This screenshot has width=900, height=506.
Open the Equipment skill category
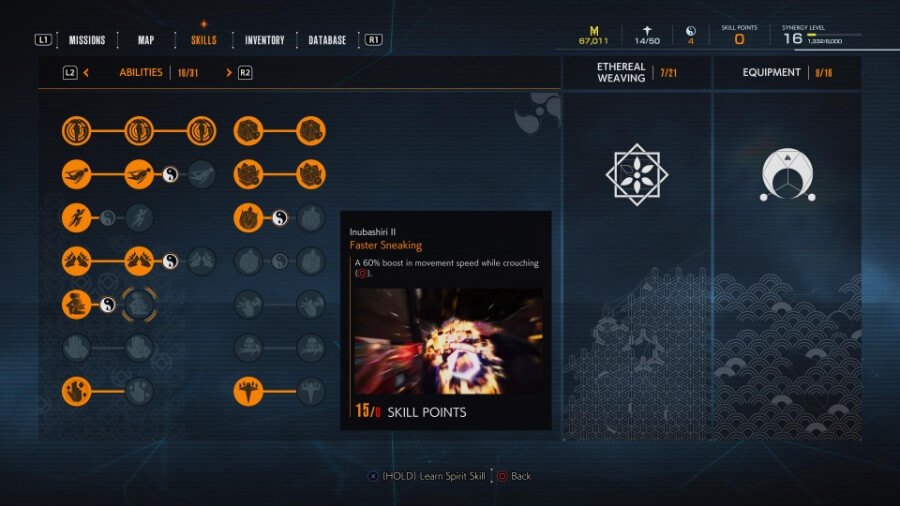[x=772, y=72]
